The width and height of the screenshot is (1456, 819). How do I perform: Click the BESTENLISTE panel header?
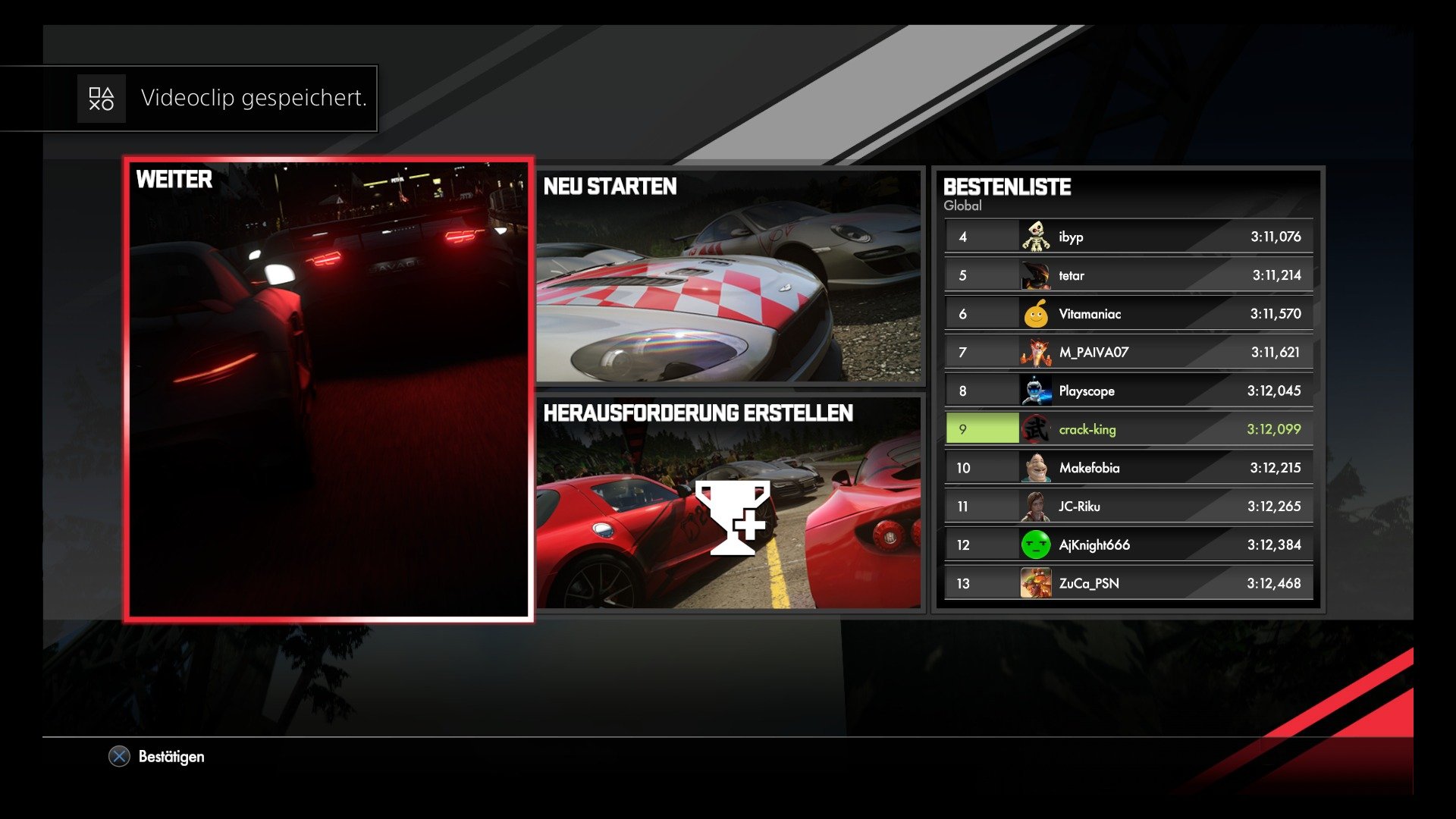click(1007, 187)
